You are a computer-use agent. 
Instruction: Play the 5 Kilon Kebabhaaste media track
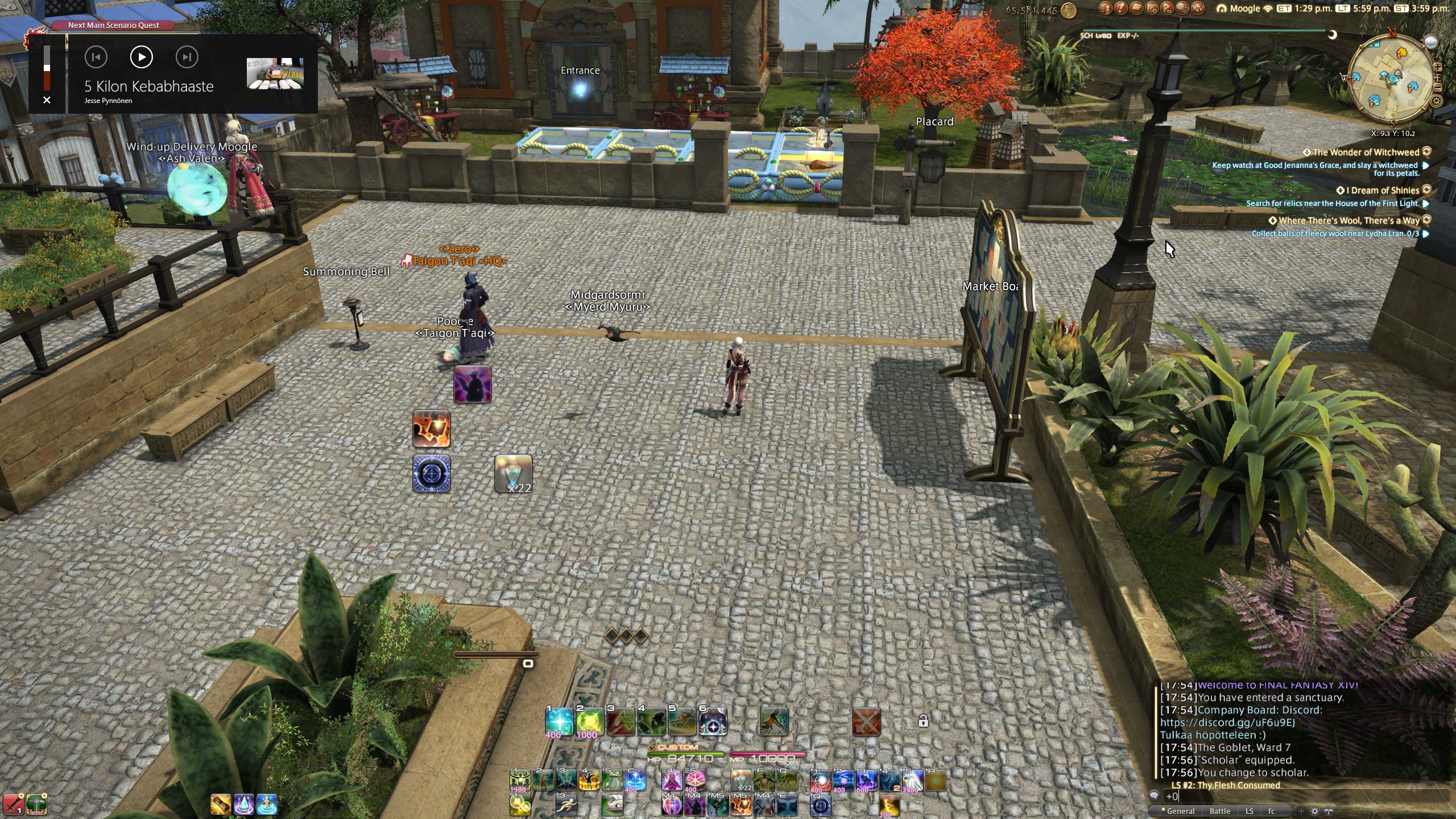tap(141, 57)
